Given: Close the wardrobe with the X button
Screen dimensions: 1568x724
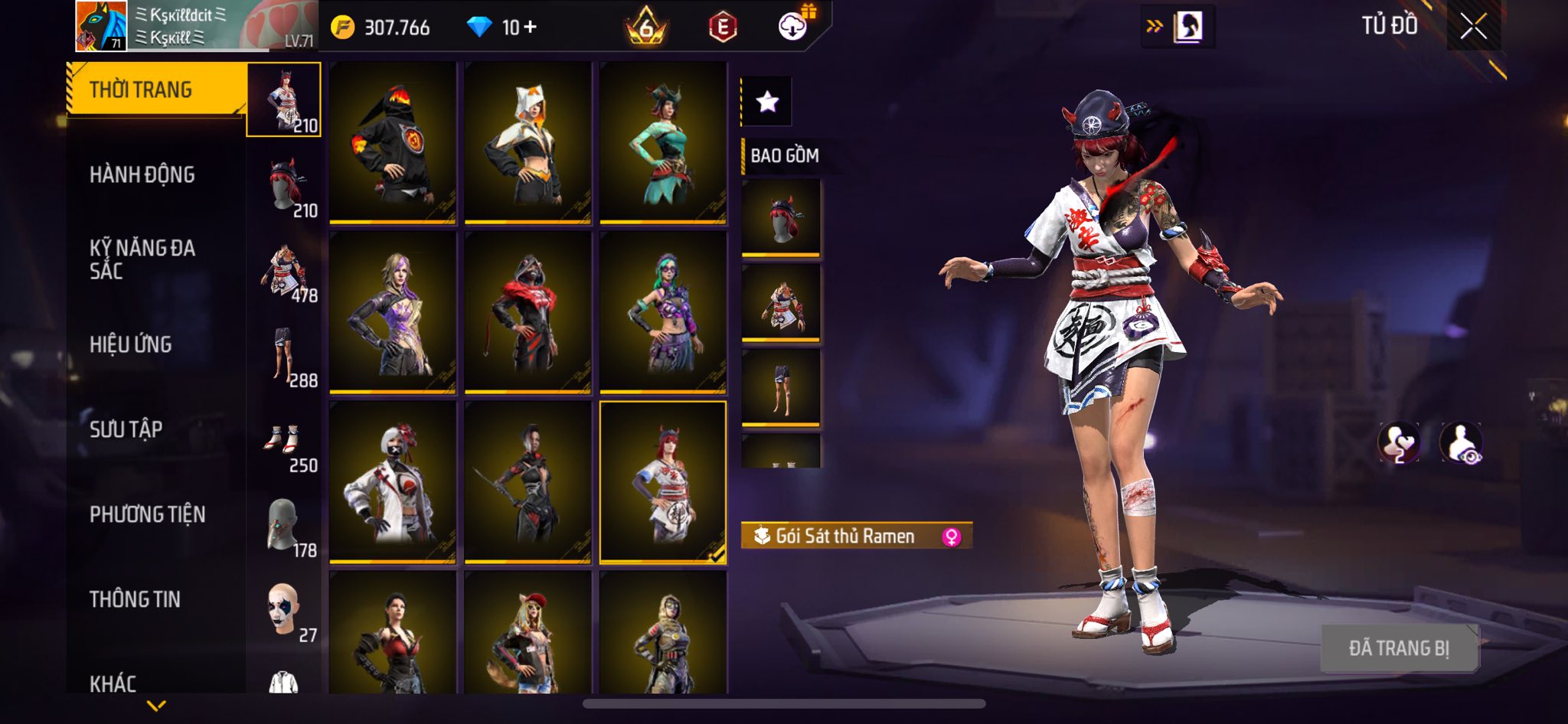Looking at the screenshot, I should (x=1473, y=27).
